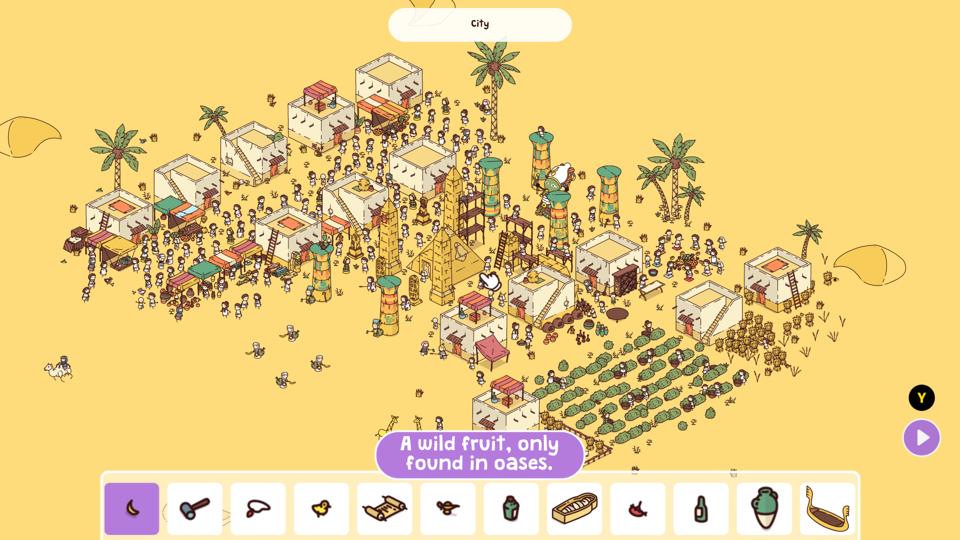The height and width of the screenshot is (540, 960).
Task: Click the purple play arrow button
Action: tap(921, 437)
